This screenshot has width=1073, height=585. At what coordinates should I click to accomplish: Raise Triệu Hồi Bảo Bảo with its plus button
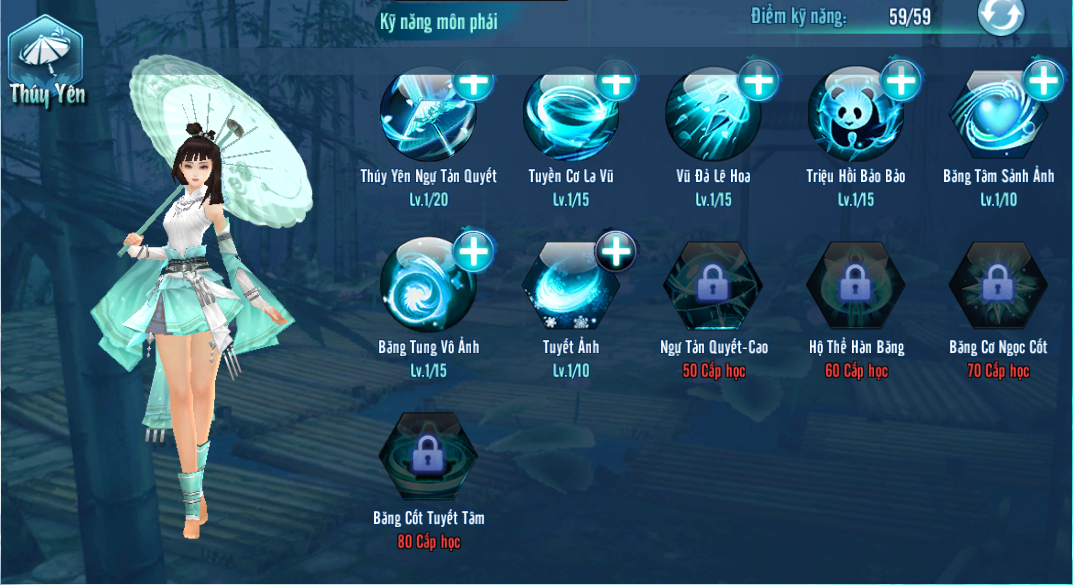pos(901,82)
